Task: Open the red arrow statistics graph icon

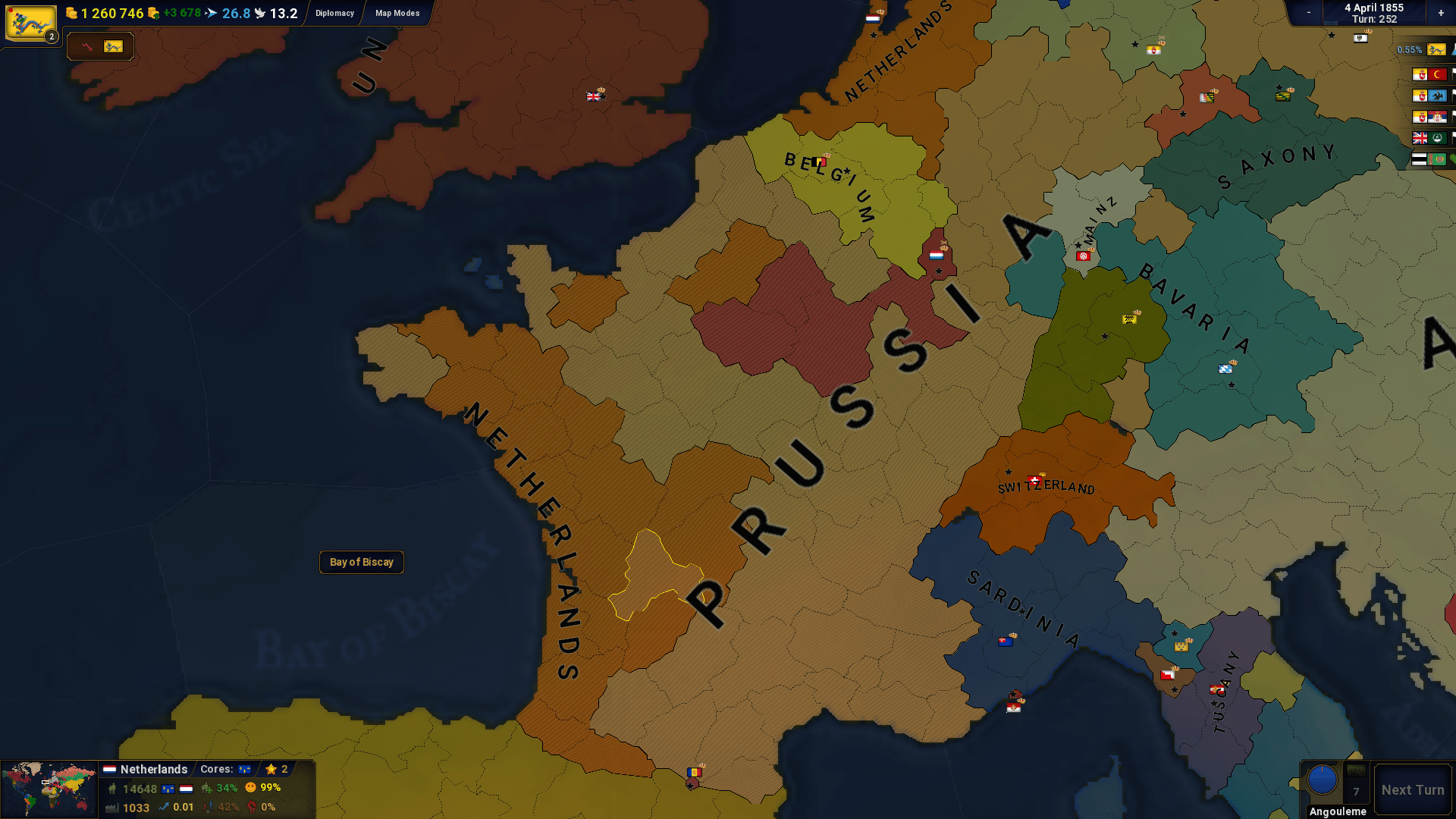Action: pyautogui.click(x=86, y=46)
